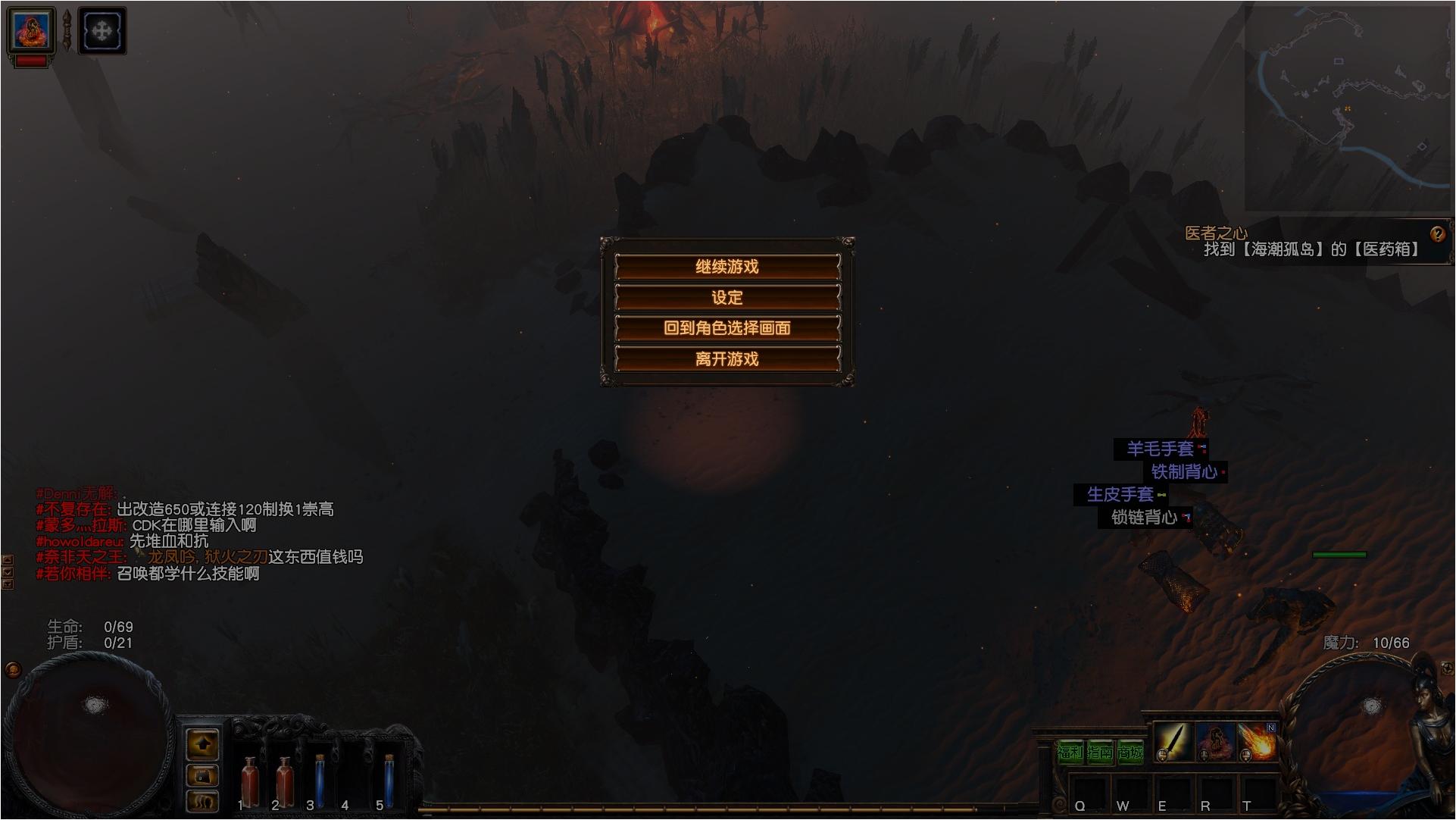Use the blue mana flask in slot 3

pos(320,781)
